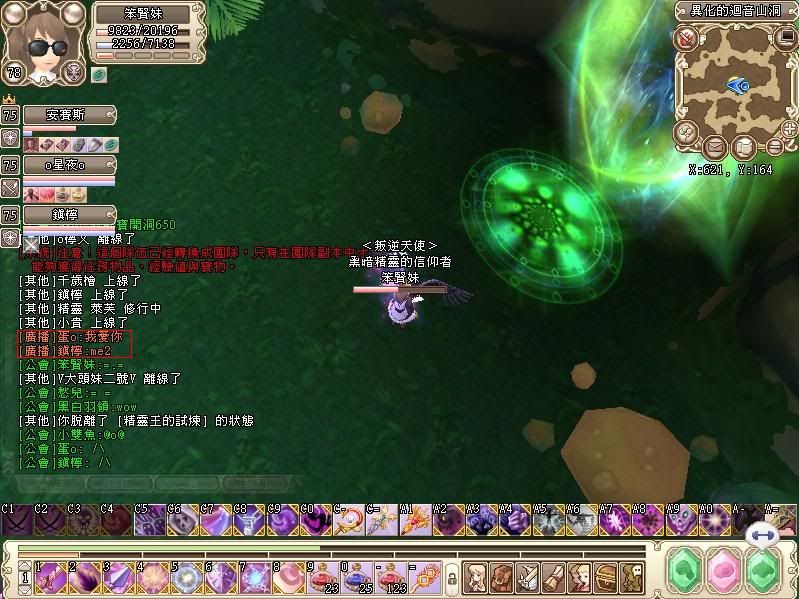
Task: Select party member o星夜o
Action: tap(68, 165)
